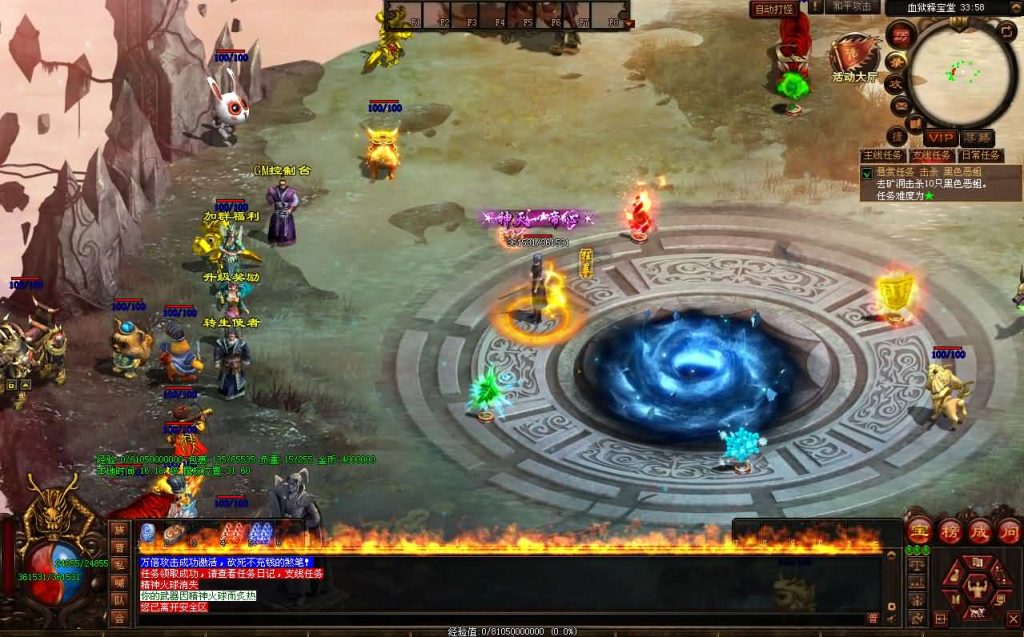Click the 寻路 pathfinding button

(977, 137)
